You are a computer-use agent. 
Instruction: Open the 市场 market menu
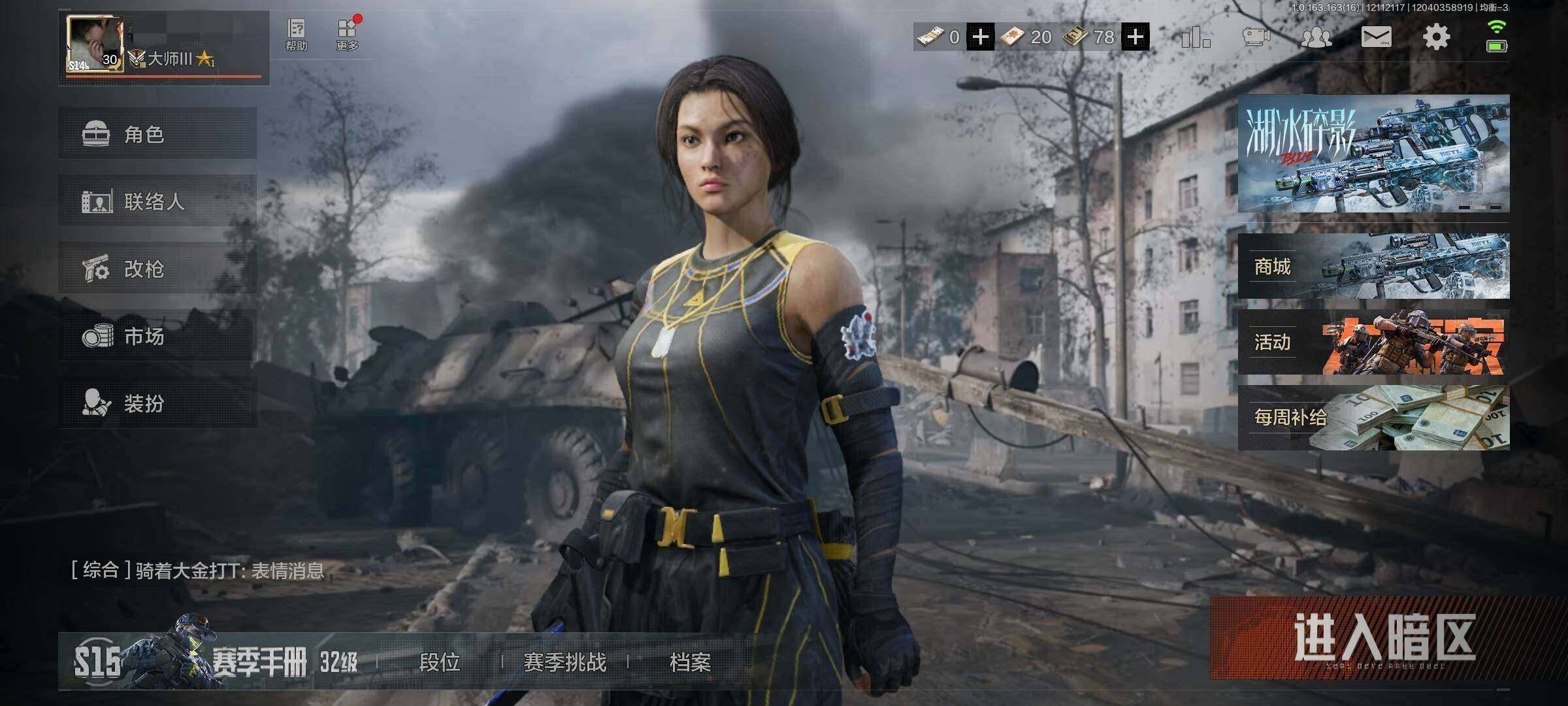point(157,336)
